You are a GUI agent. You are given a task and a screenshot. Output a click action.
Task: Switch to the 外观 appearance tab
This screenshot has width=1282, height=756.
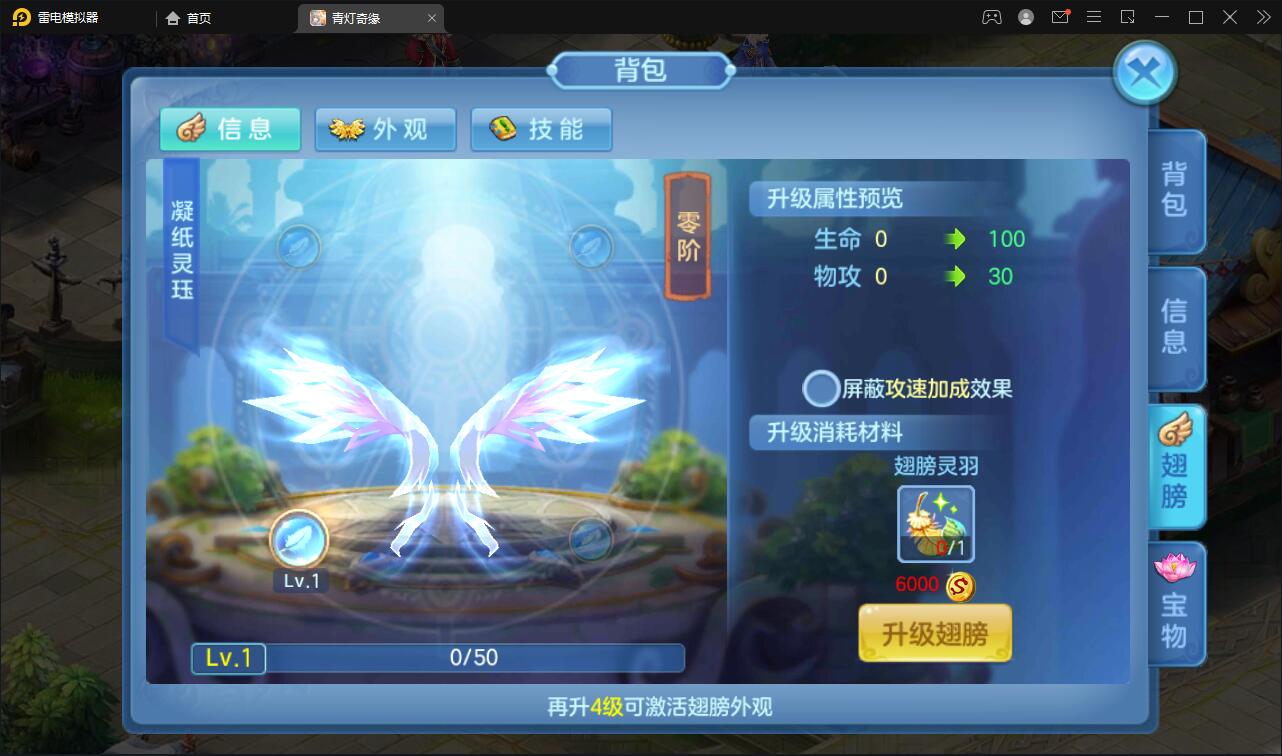click(386, 129)
